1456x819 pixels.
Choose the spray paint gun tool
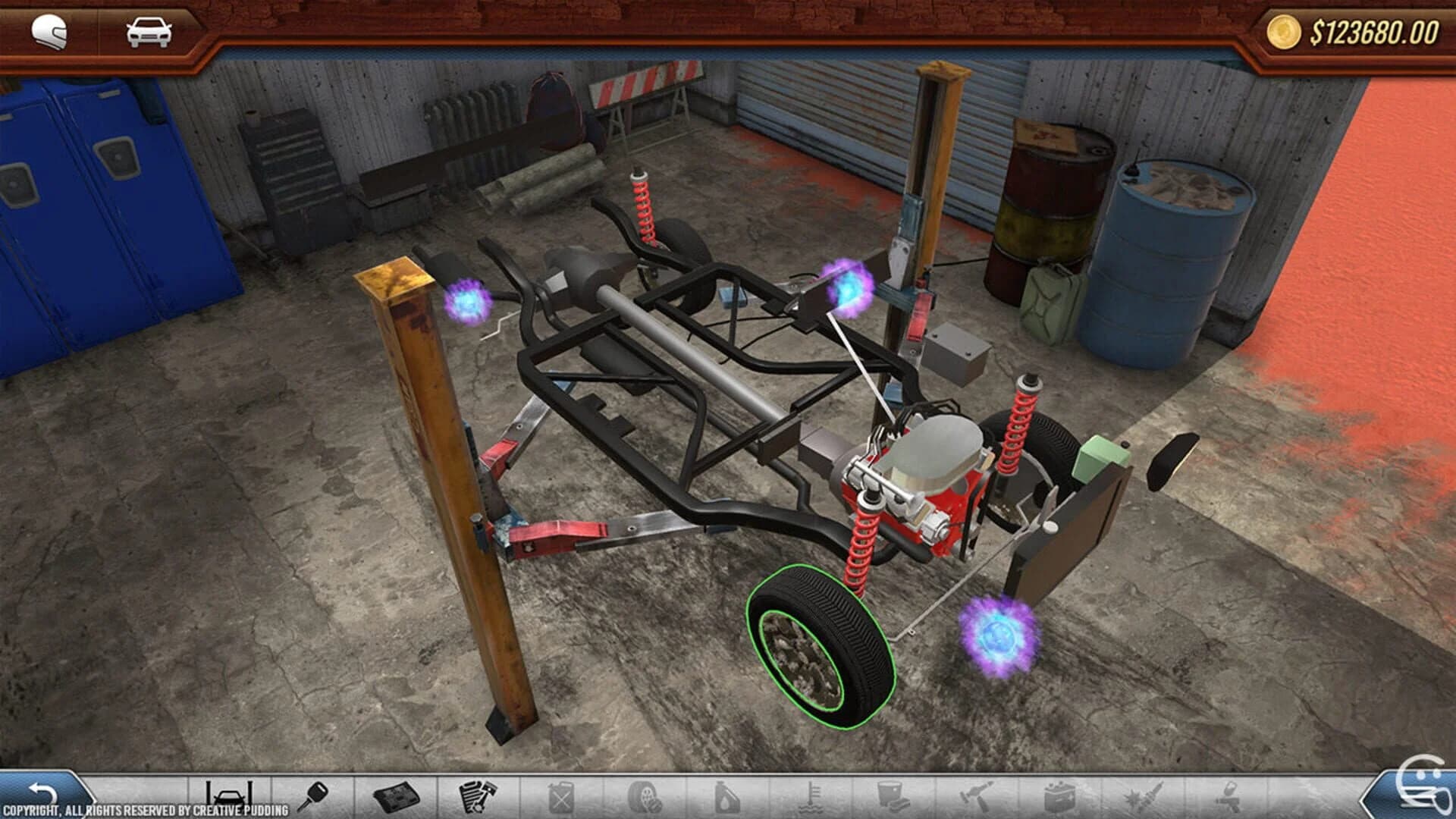[1225, 796]
